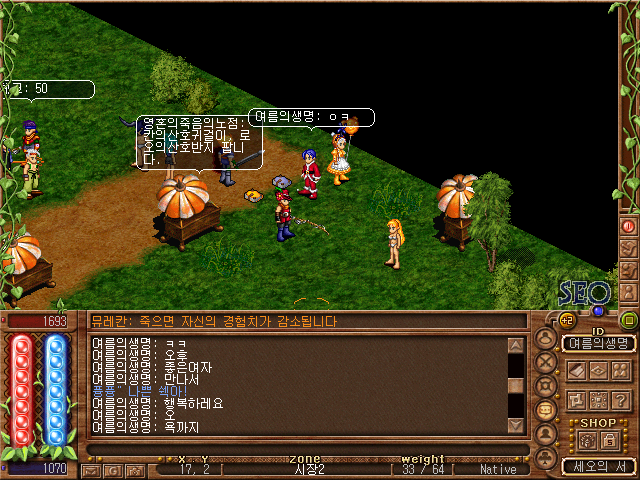The image size is (640, 480).
Task: Click the red power button icon
Action: pyautogui.click(x=629, y=226)
